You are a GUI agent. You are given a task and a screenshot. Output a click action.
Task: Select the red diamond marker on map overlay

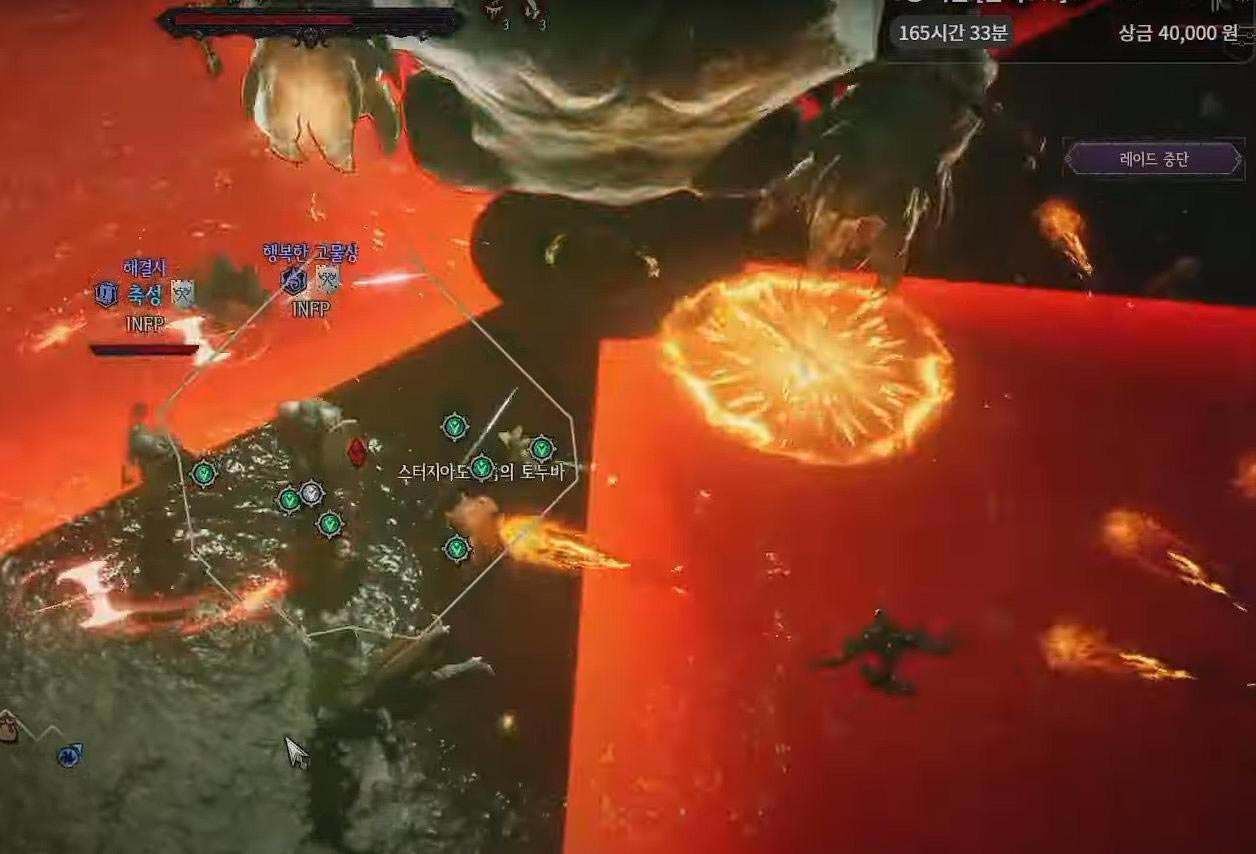tap(355, 452)
